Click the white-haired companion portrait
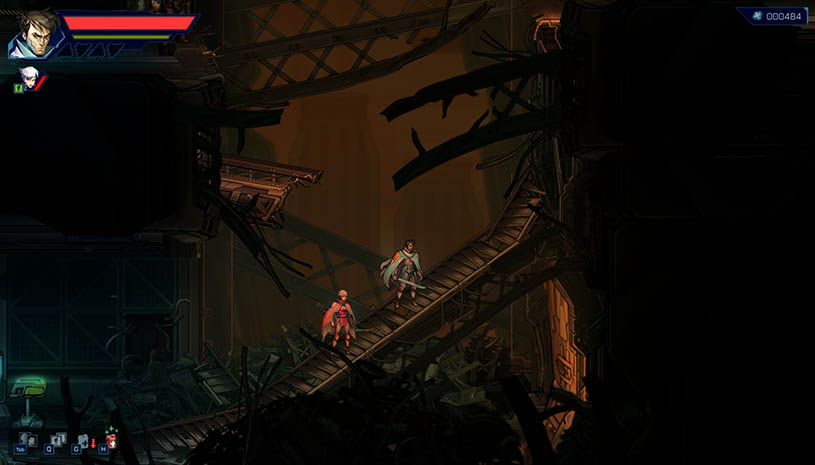Image resolution: width=815 pixels, height=465 pixels. pos(30,76)
